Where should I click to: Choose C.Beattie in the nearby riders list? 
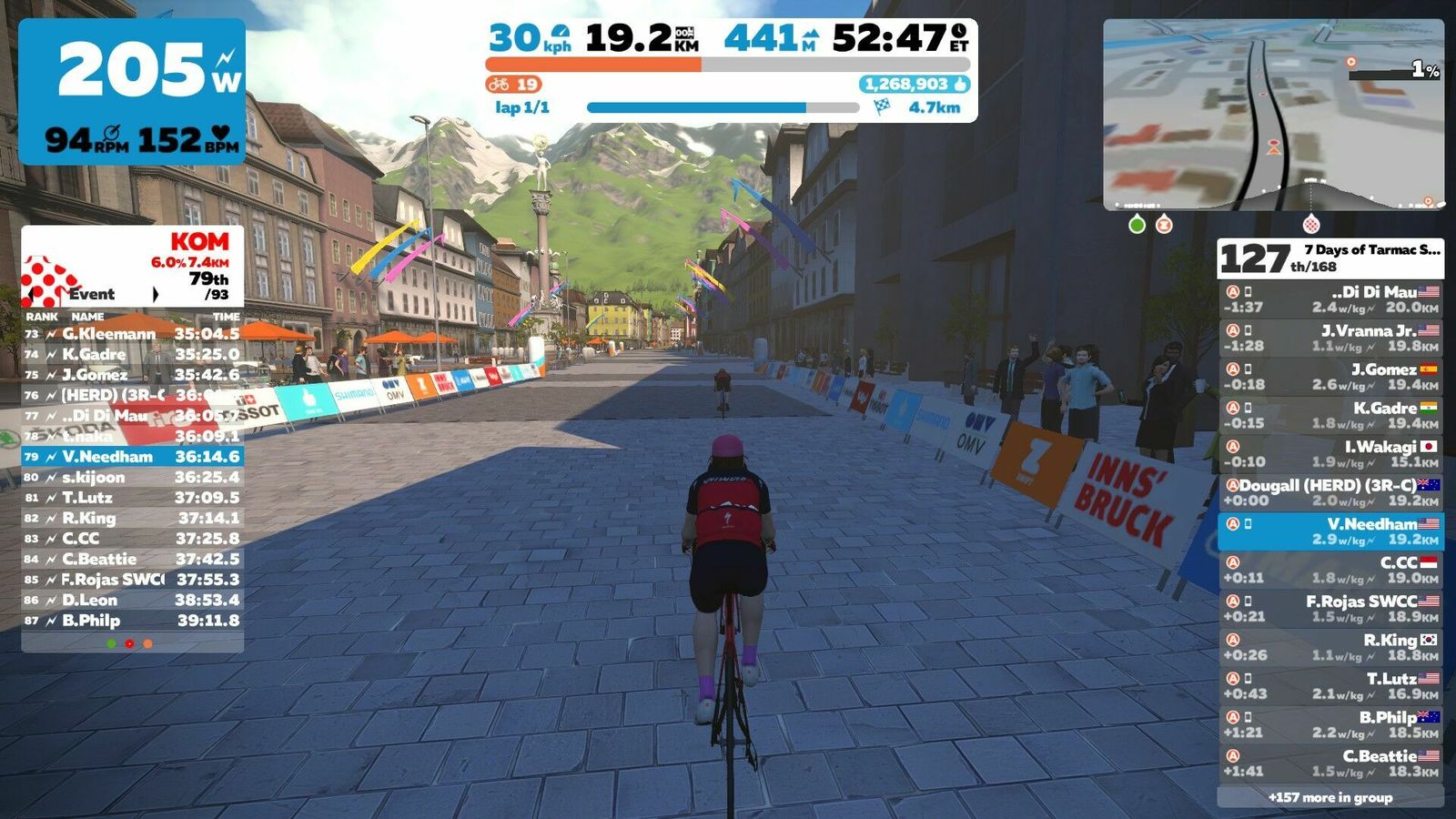click(x=1330, y=763)
